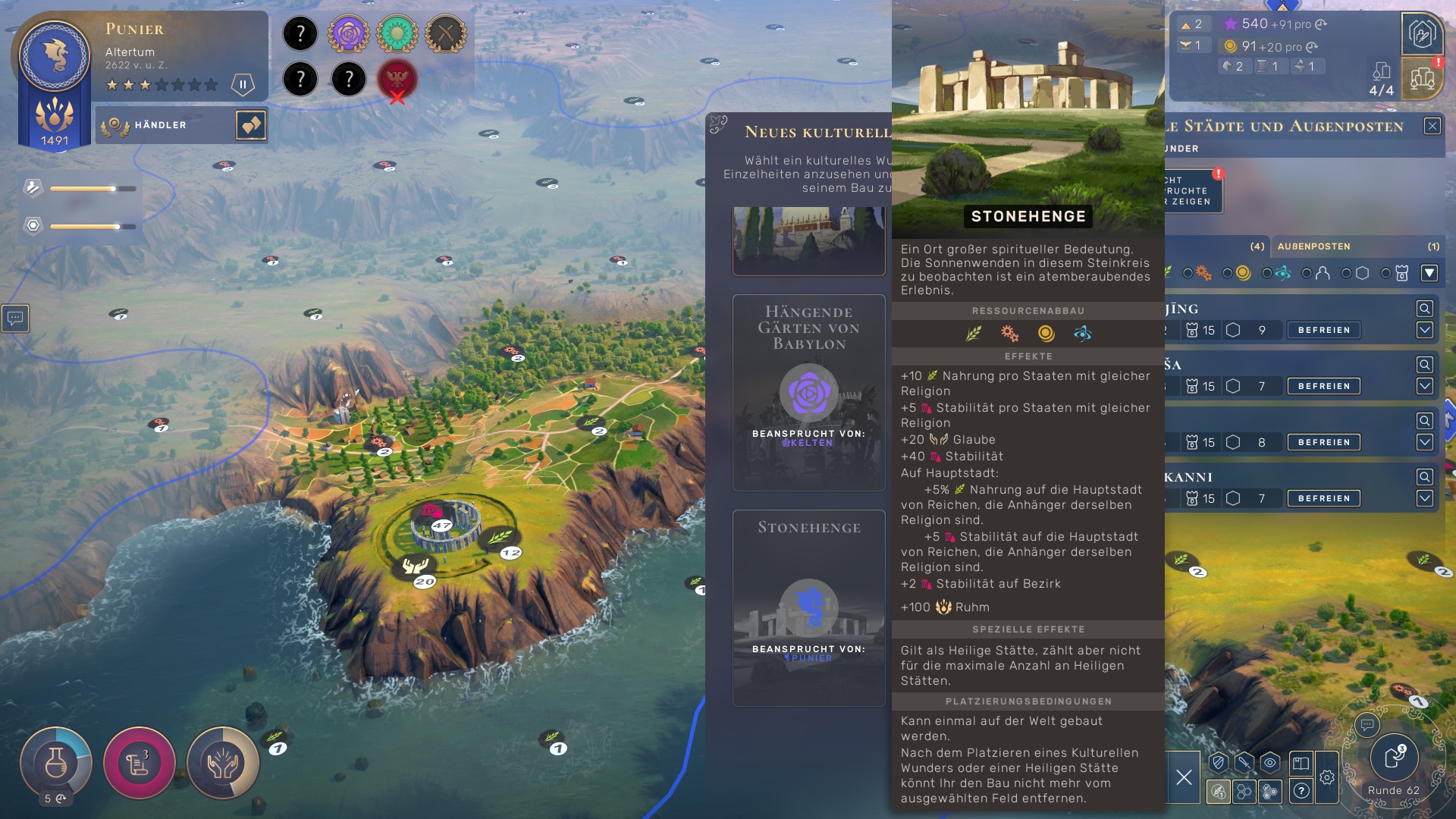Click Befreien in the Kanni row
This screenshot has width=1456, height=819.
coord(1323,498)
